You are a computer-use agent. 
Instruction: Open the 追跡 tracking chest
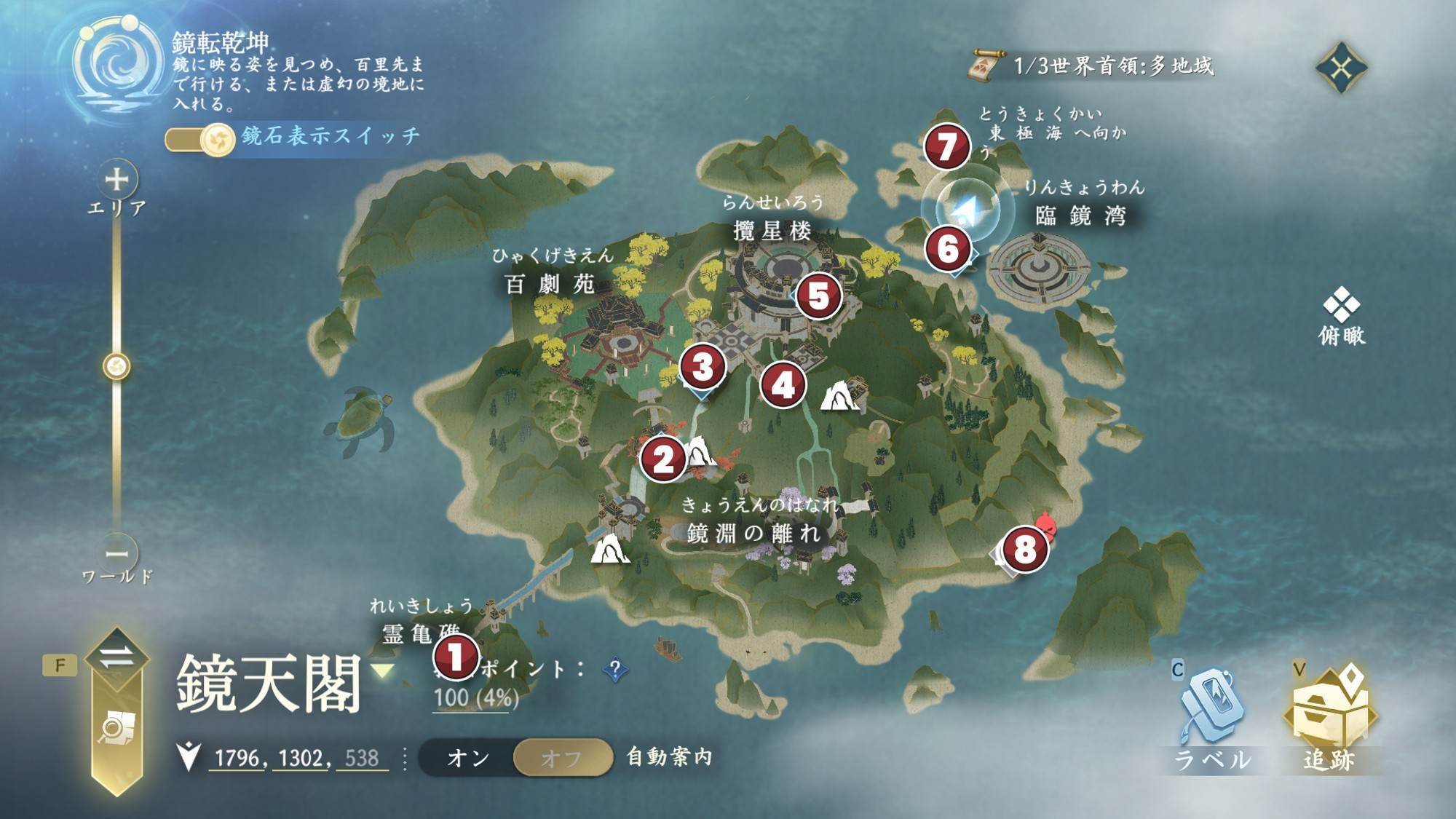click(x=1330, y=717)
